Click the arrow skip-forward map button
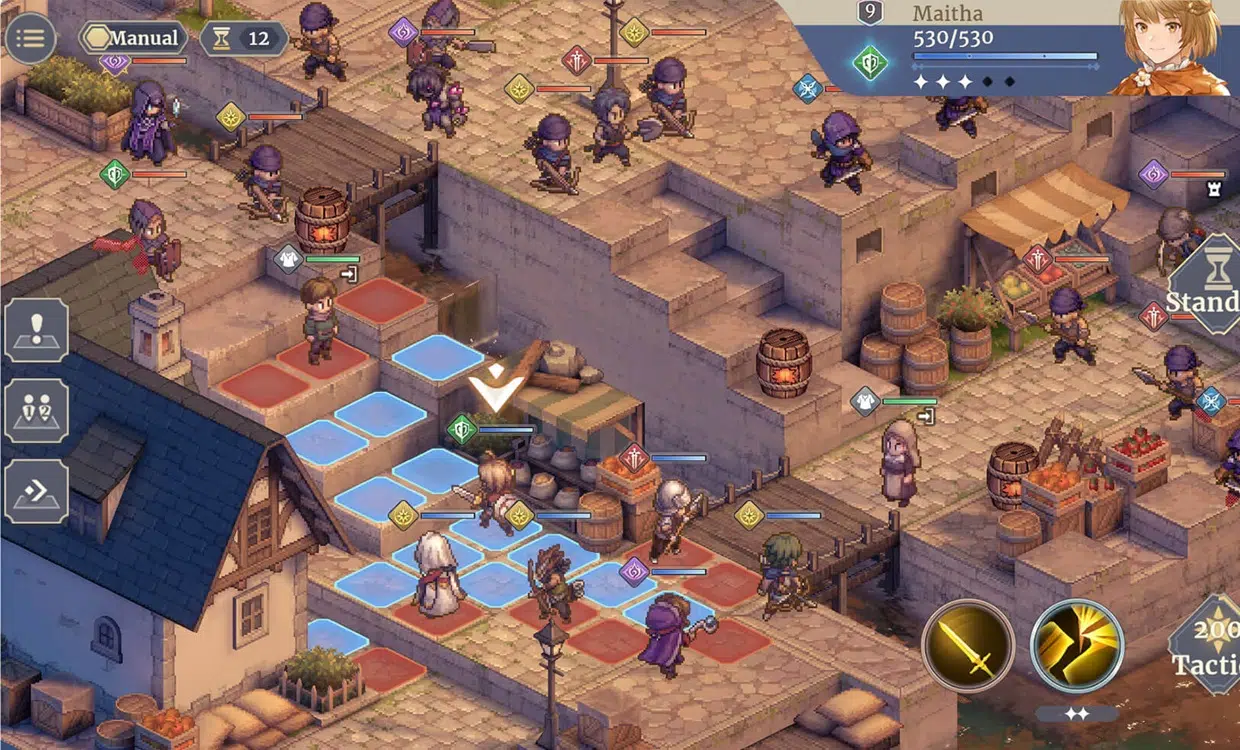Viewport: 1240px width, 750px height. 37,491
